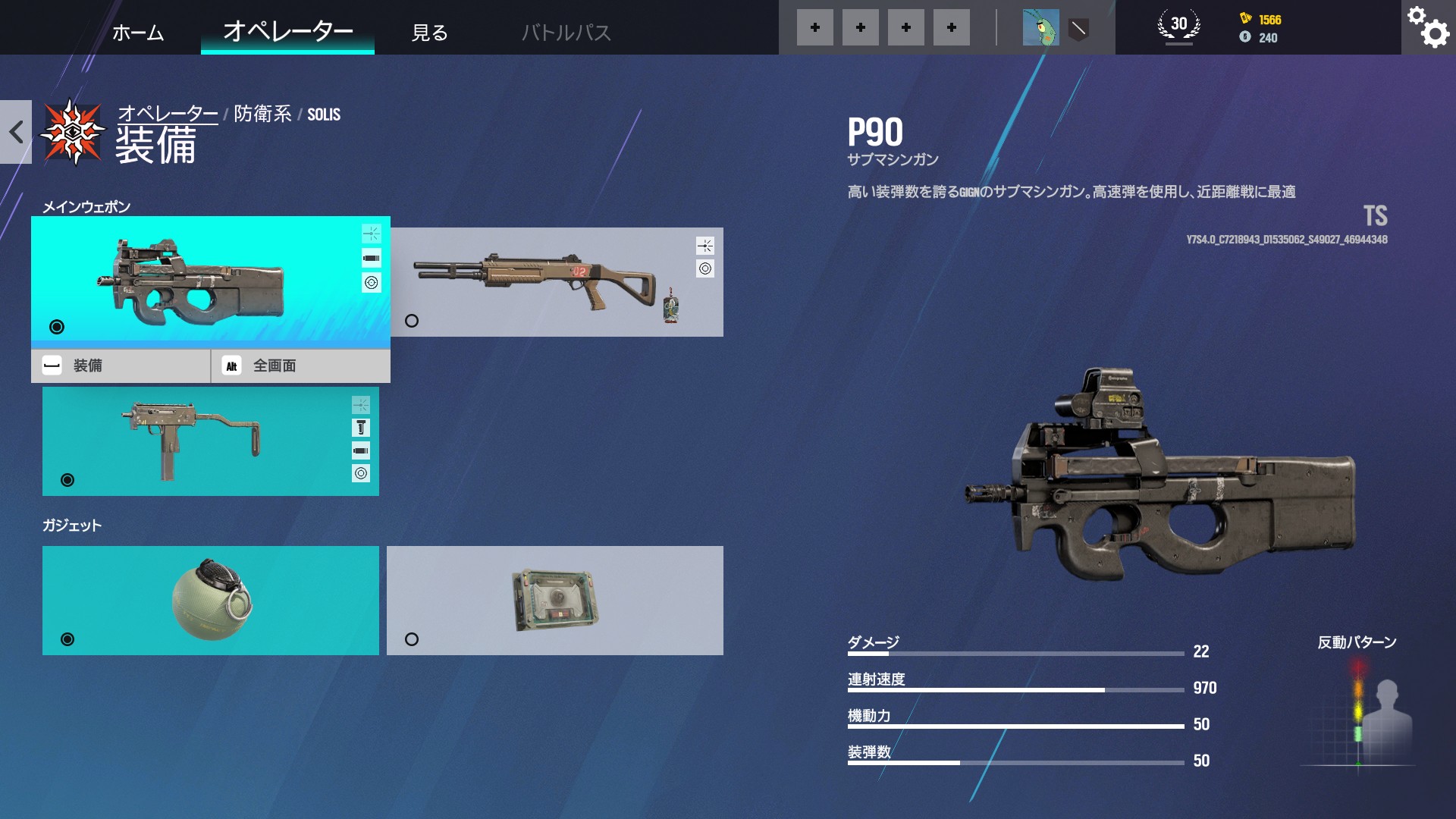Click the Plankton player avatar
Image resolution: width=1456 pixels, height=819 pixels.
pyautogui.click(x=1040, y=27)
